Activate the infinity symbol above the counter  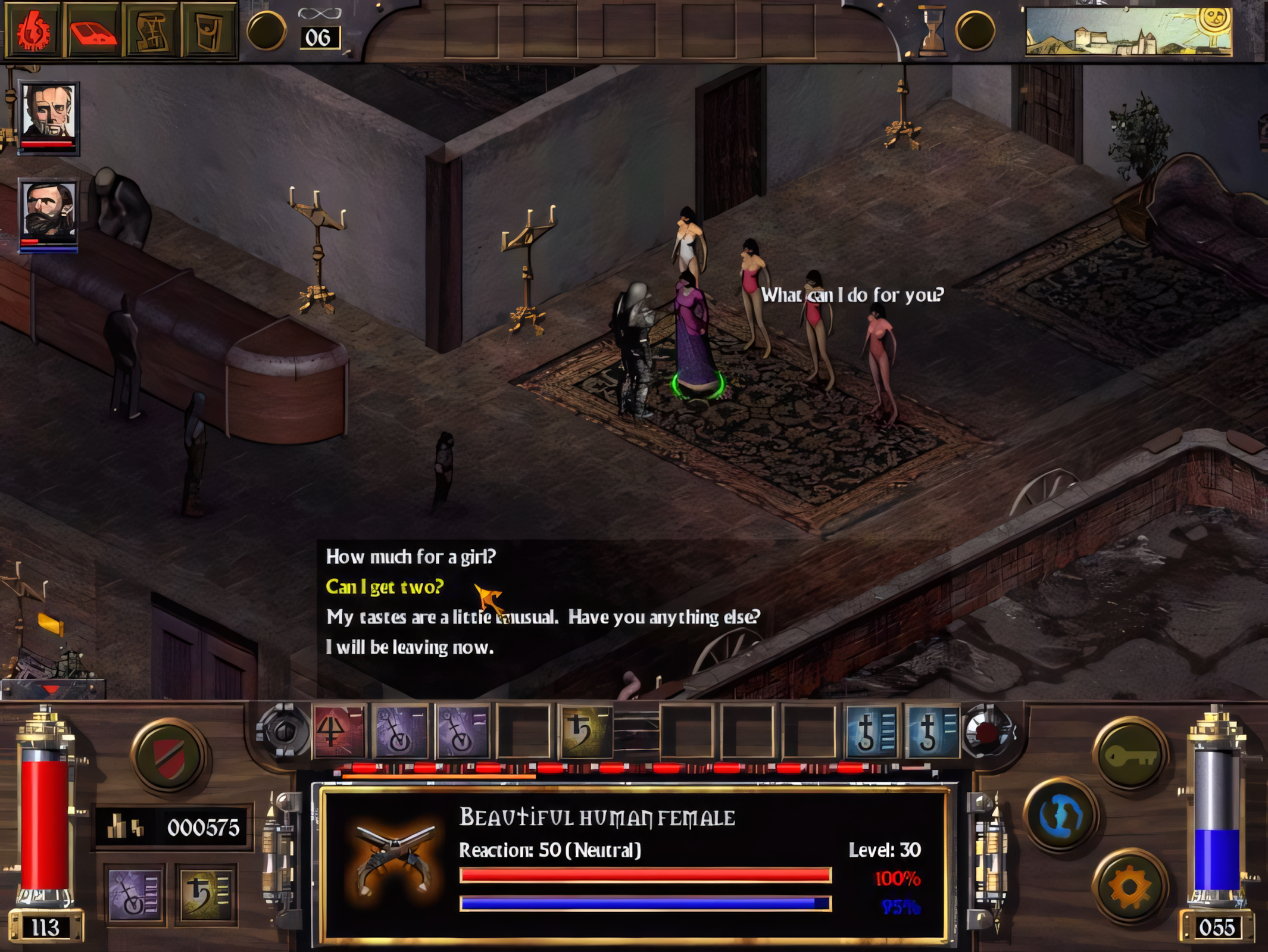[x=318, y=13]
